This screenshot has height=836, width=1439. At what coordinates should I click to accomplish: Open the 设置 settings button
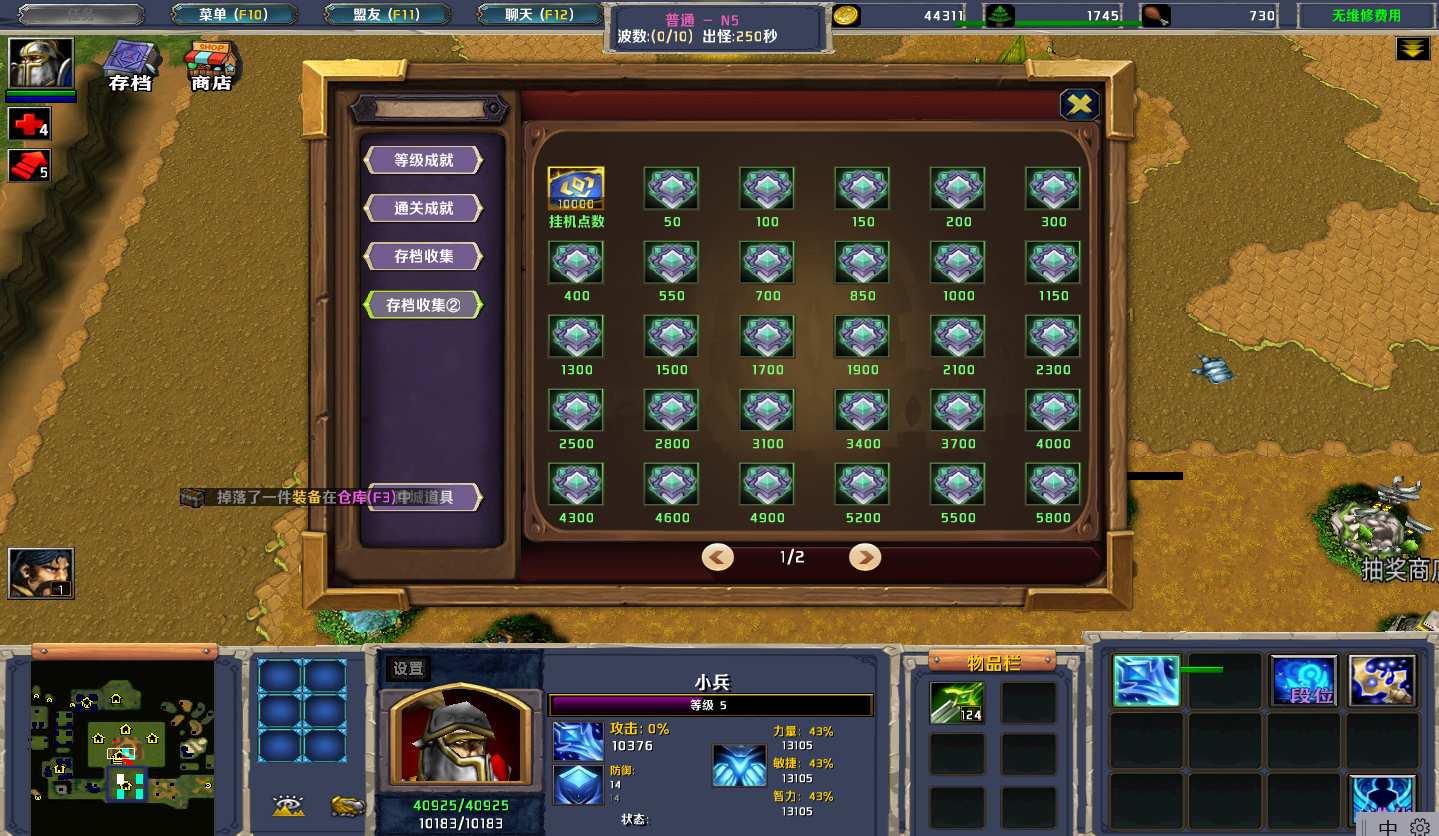pyautogui.click(x=408, y=669)
